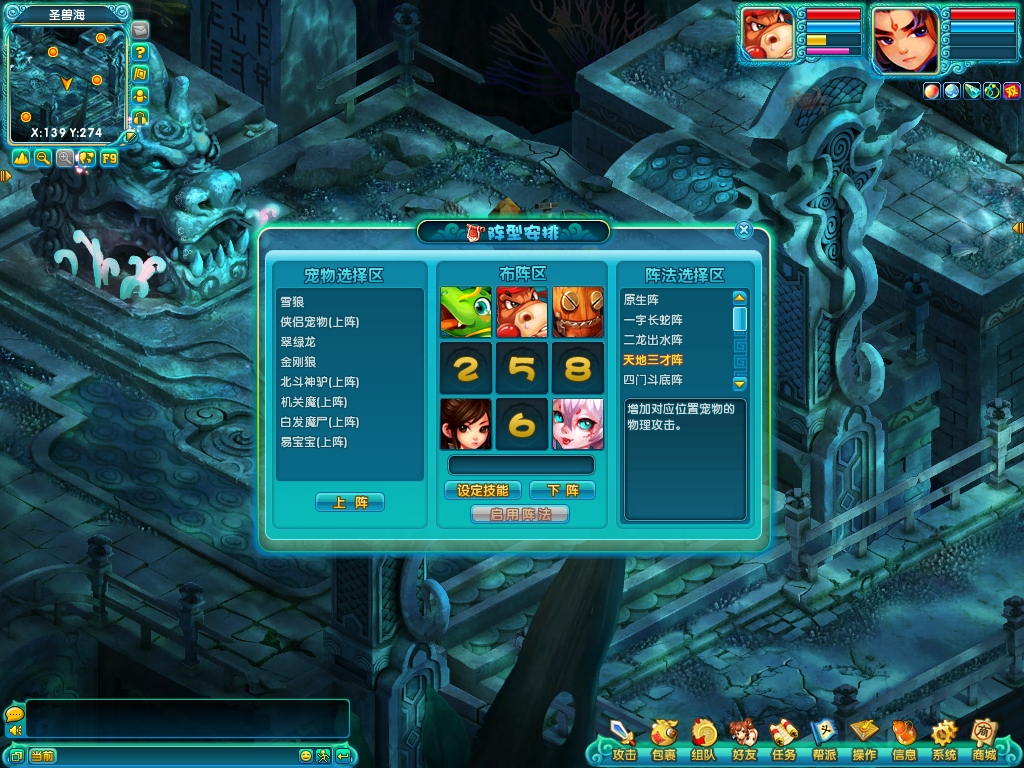Image resolution: width=1024 pixels, height=768 pixels.
Task: Close the 阵型安排 formation window
Action: coord(743,230)
